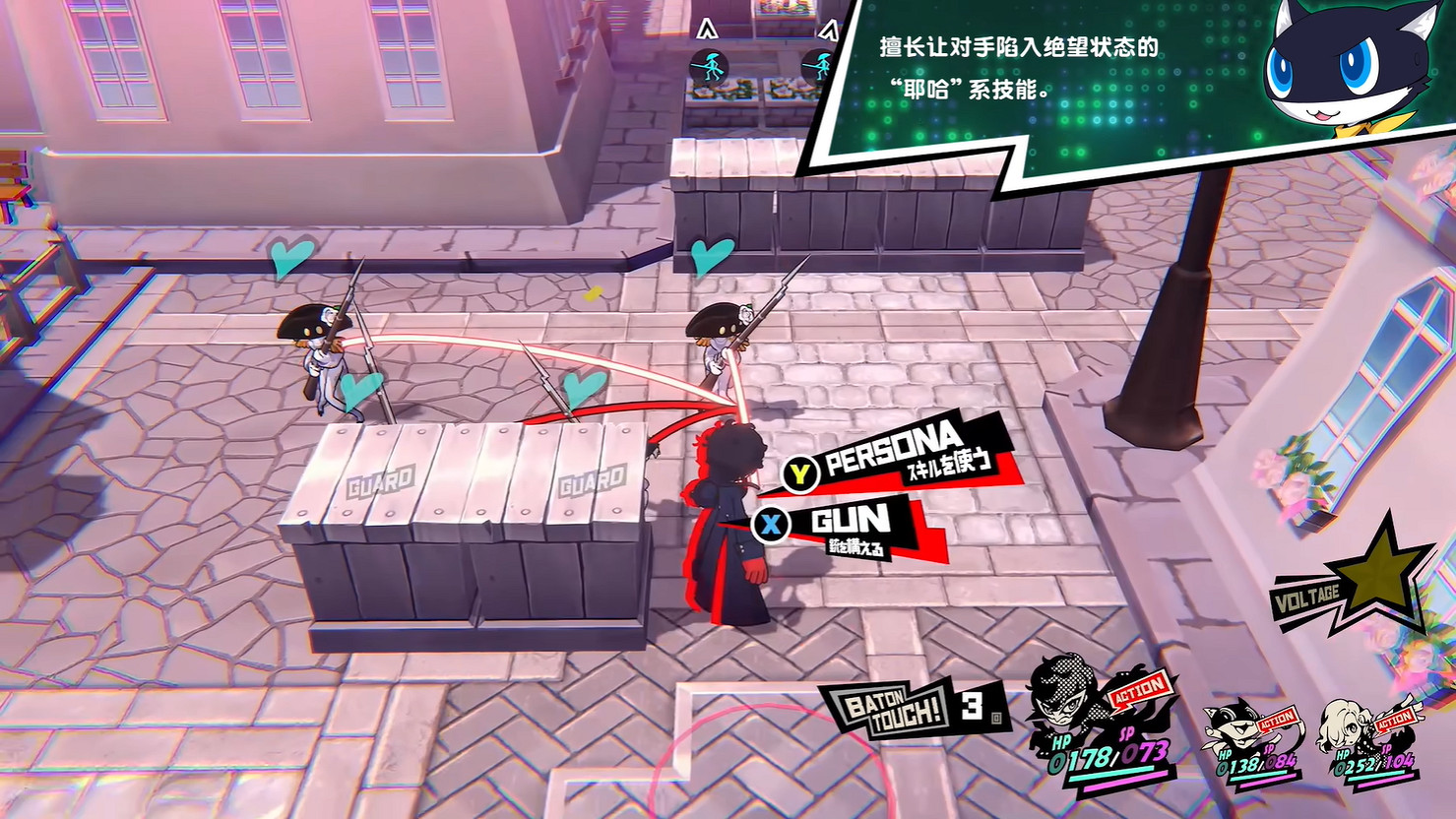Click the Y button circle next to PERSONA

[798, 472]
